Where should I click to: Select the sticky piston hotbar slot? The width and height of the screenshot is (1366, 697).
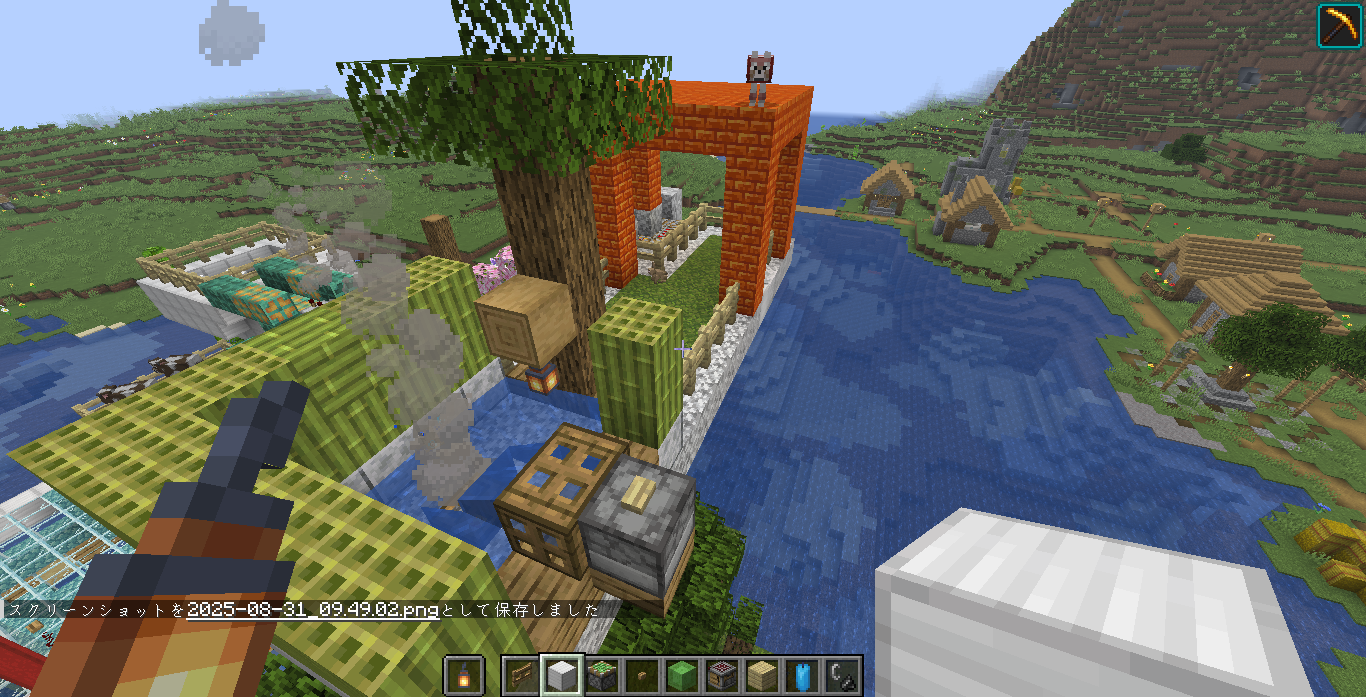(601, 676)
